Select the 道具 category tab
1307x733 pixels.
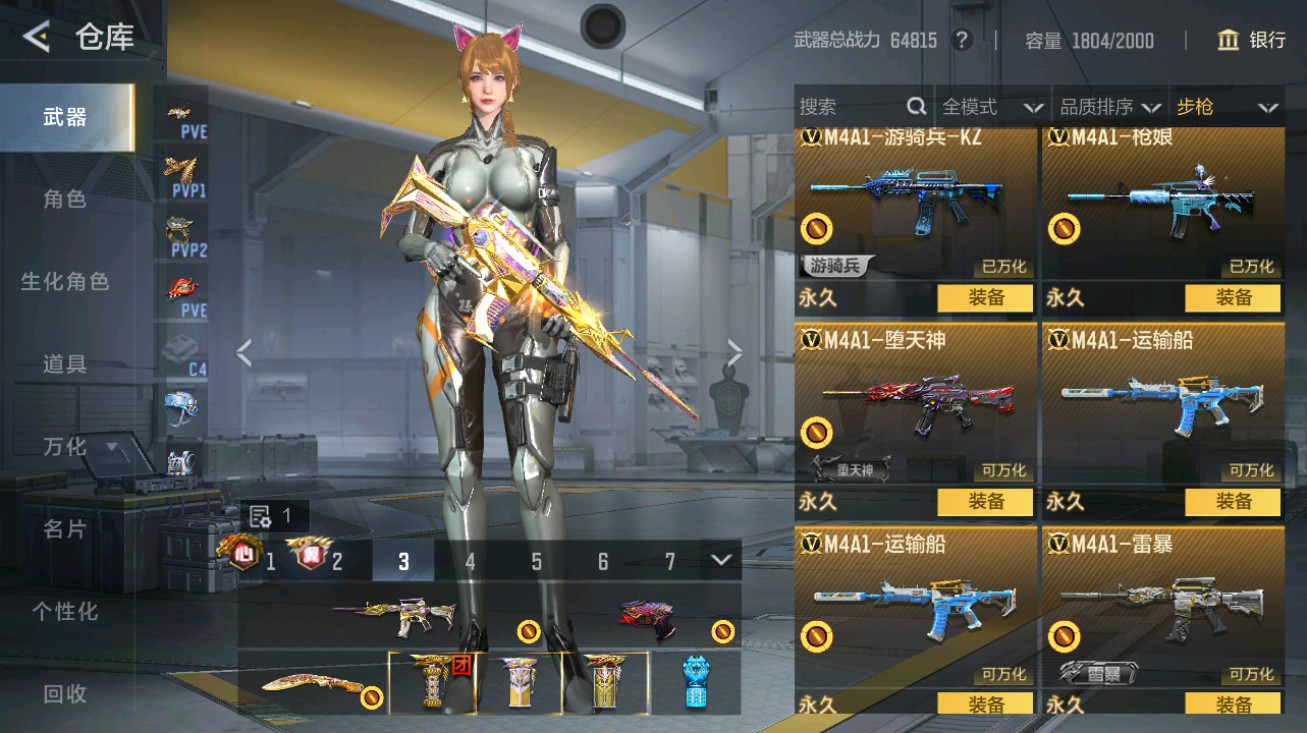[65, 364]
